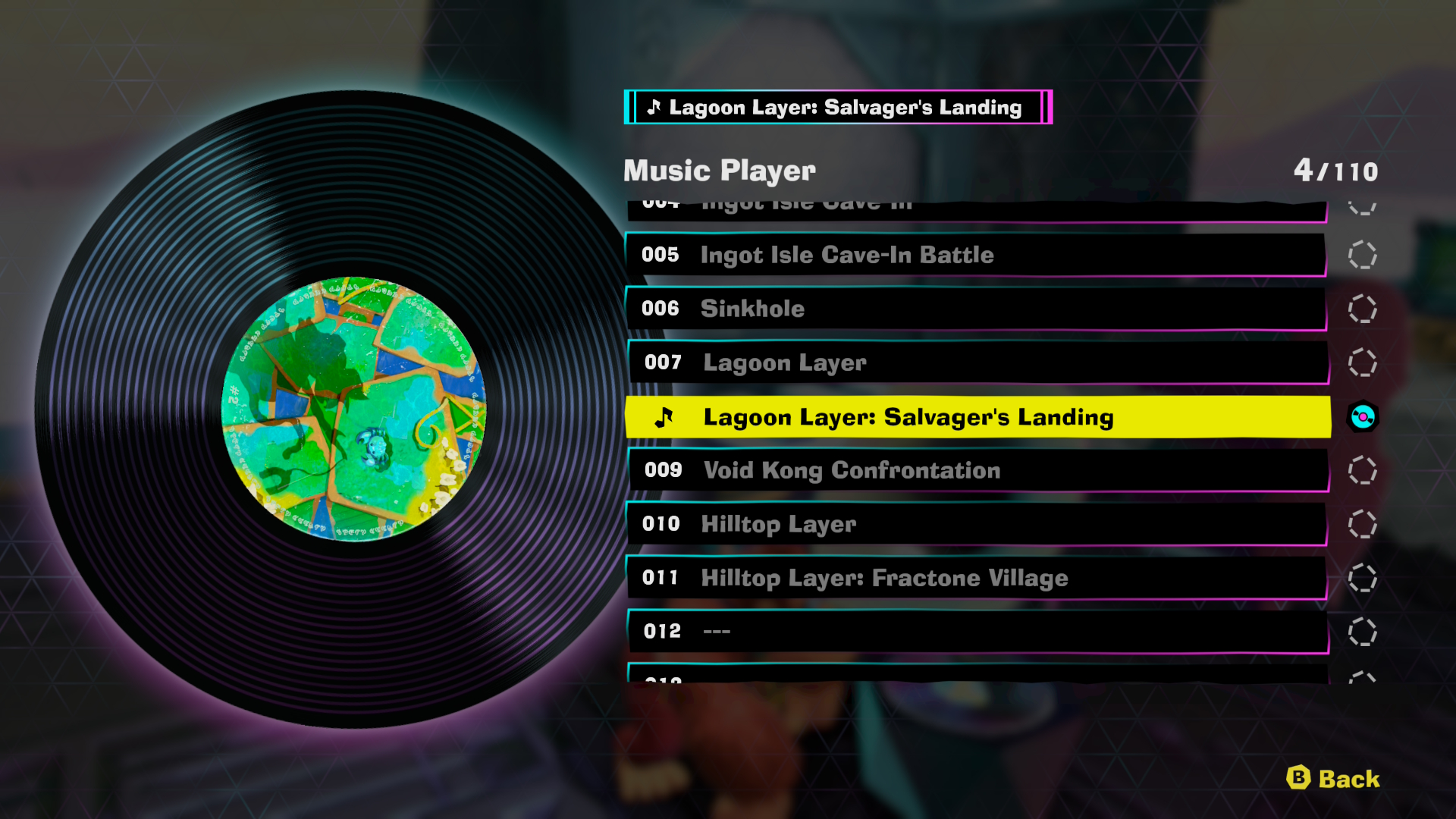
Task: Click the dashed record outline next to Sinkhole
Action: (1363, 309)
